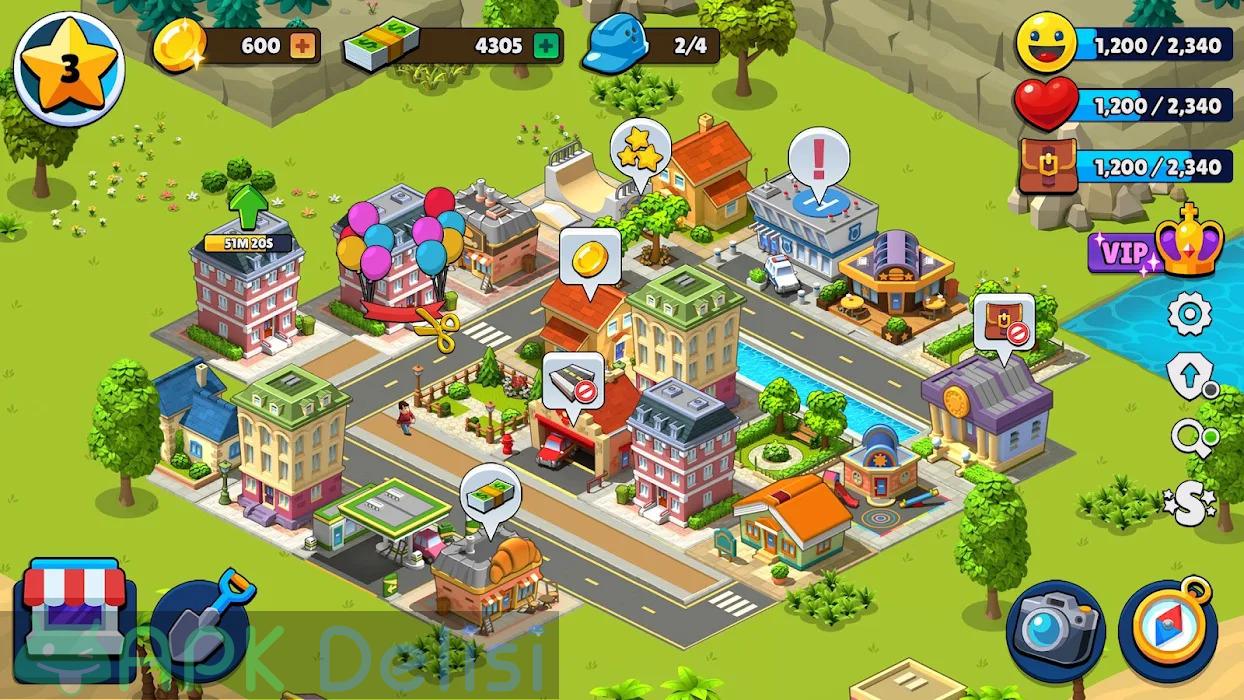
Task: Open the gear settings menu
Action: pyautogui.click(x=1189, y=315)
